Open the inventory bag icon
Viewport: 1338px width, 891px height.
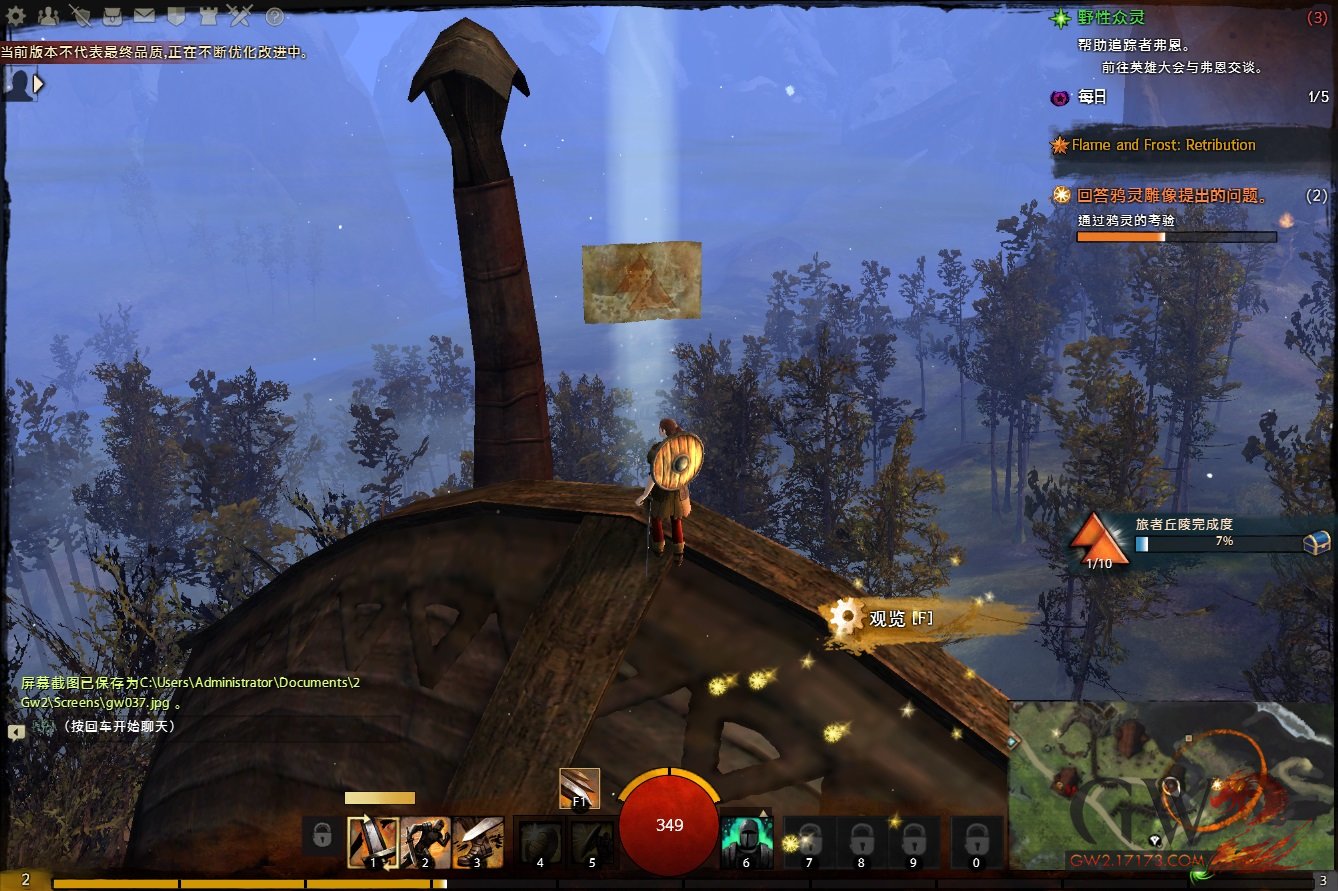[112, 16]
